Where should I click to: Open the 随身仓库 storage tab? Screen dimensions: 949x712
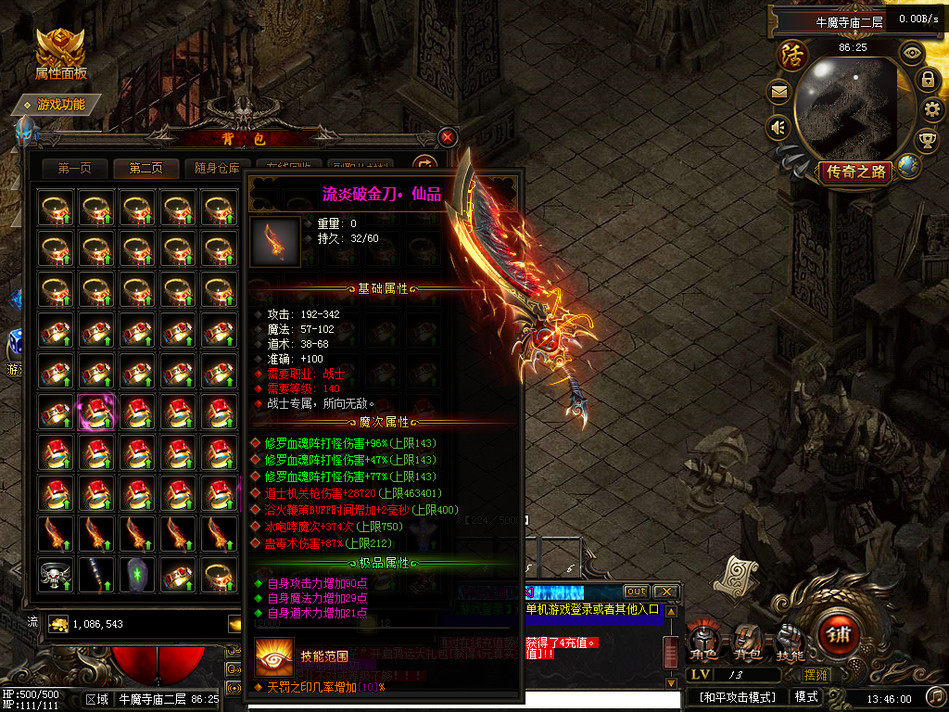(217, 169)
